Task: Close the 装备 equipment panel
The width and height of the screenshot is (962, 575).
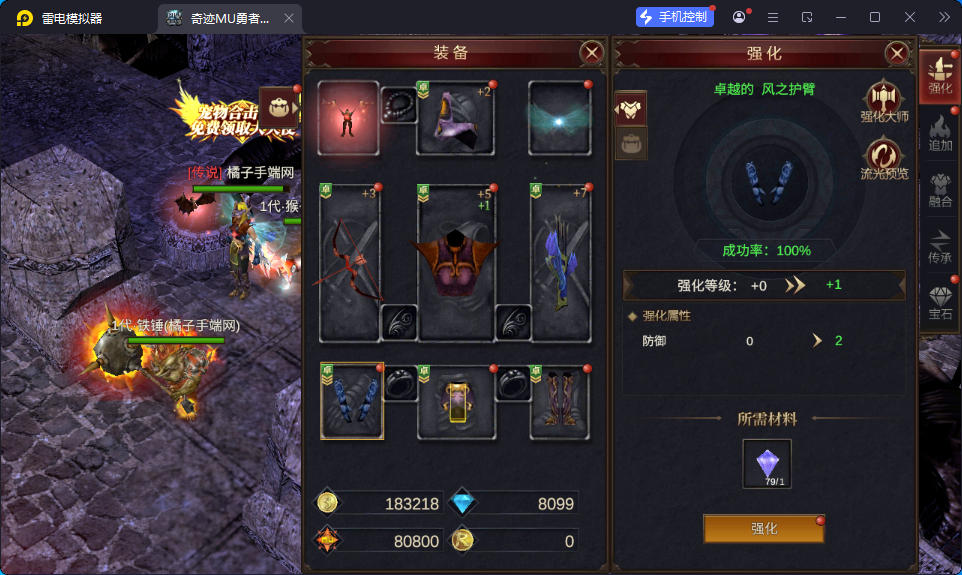Action: (x=592, y=53)
